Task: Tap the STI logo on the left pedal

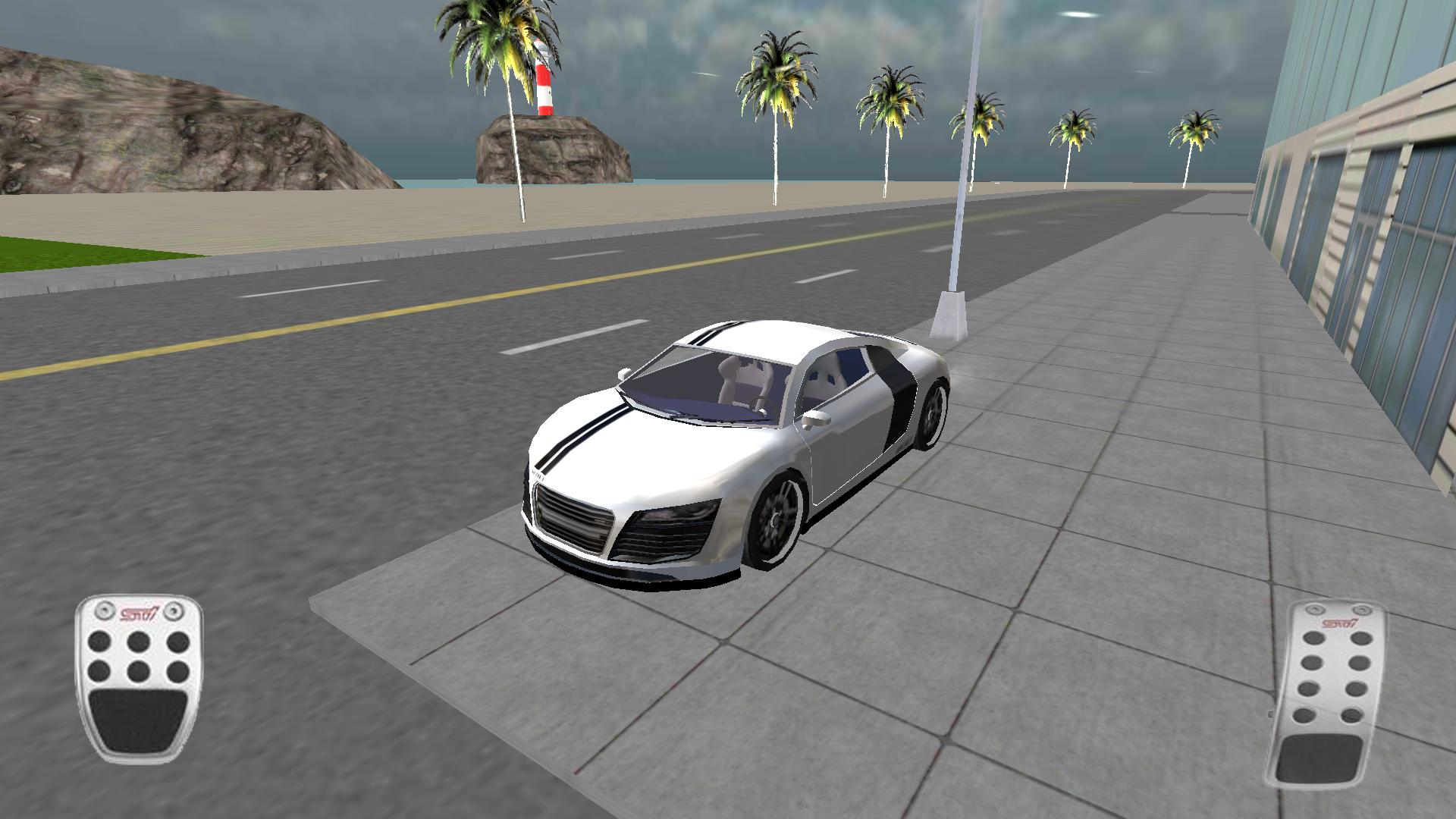Action: coord(139,612)
